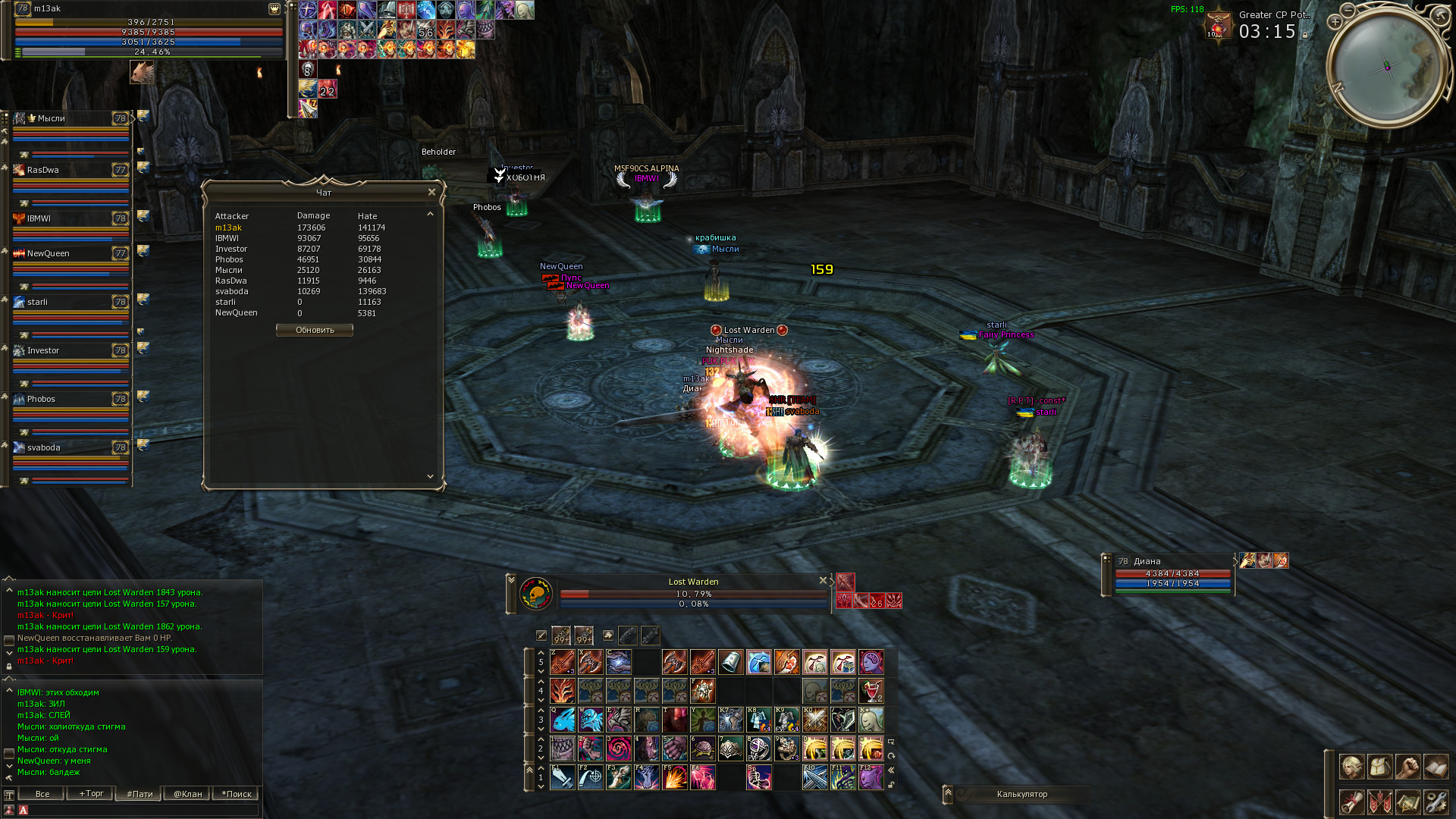Click the Диана pet status frame
The height and width of the screenshot is (819, 1456).
pos(1172,574)
